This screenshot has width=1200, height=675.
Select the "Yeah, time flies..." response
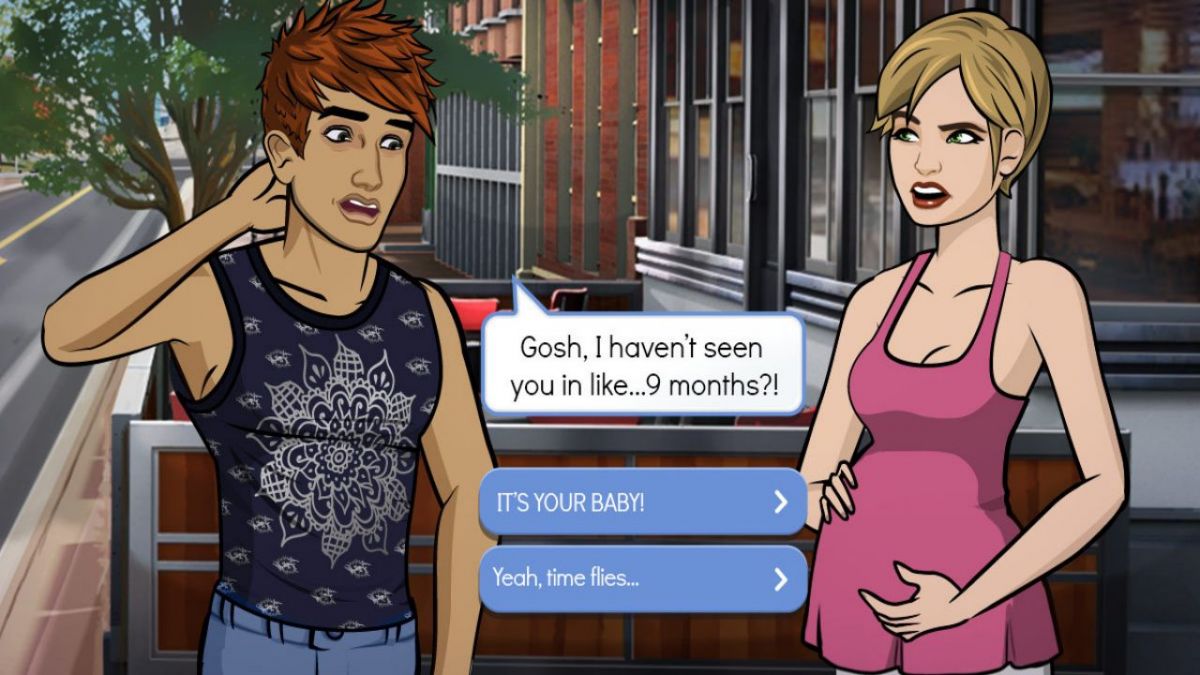(x=642, y=578)
